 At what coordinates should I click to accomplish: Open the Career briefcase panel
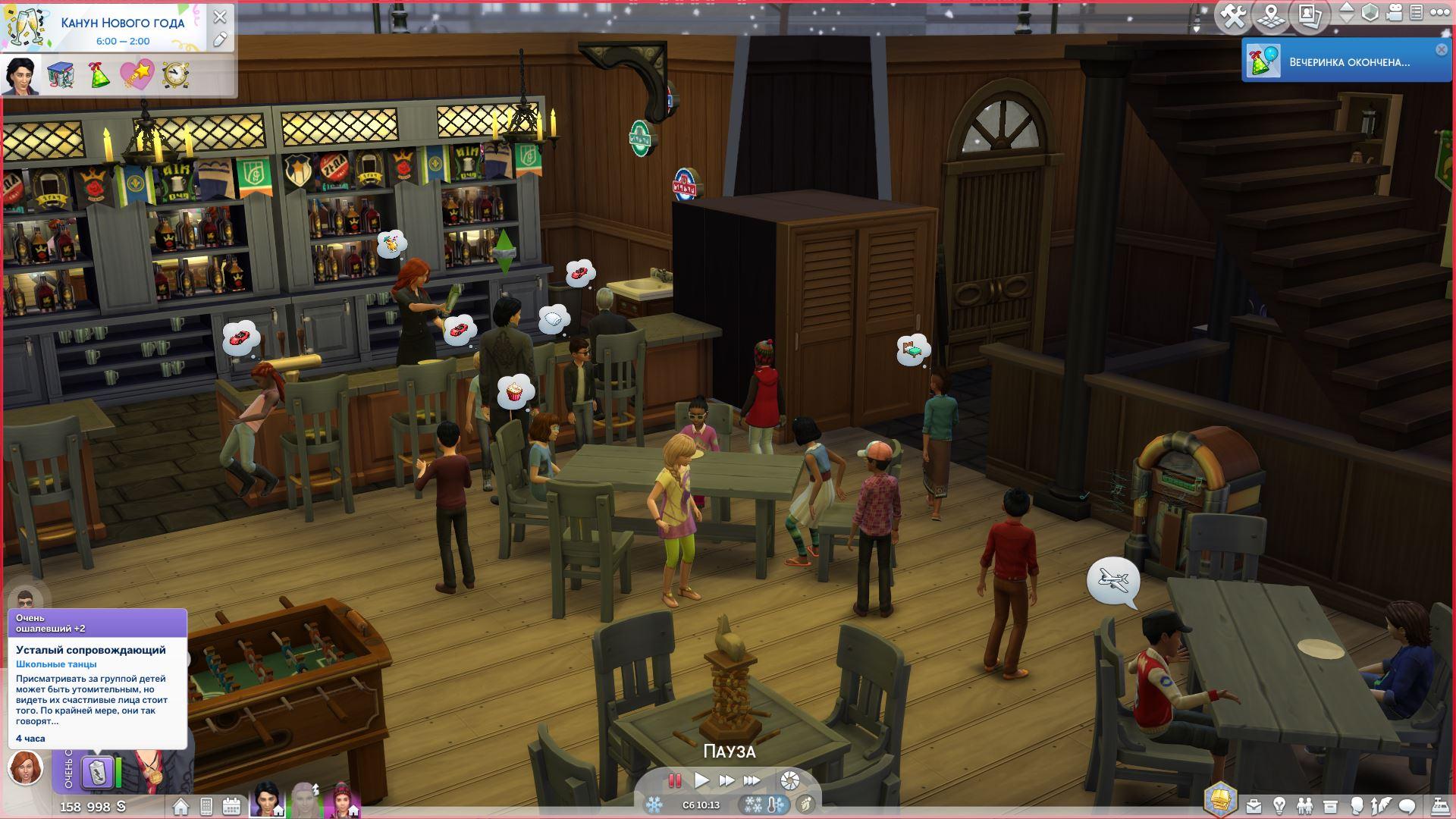(1253, 805)
